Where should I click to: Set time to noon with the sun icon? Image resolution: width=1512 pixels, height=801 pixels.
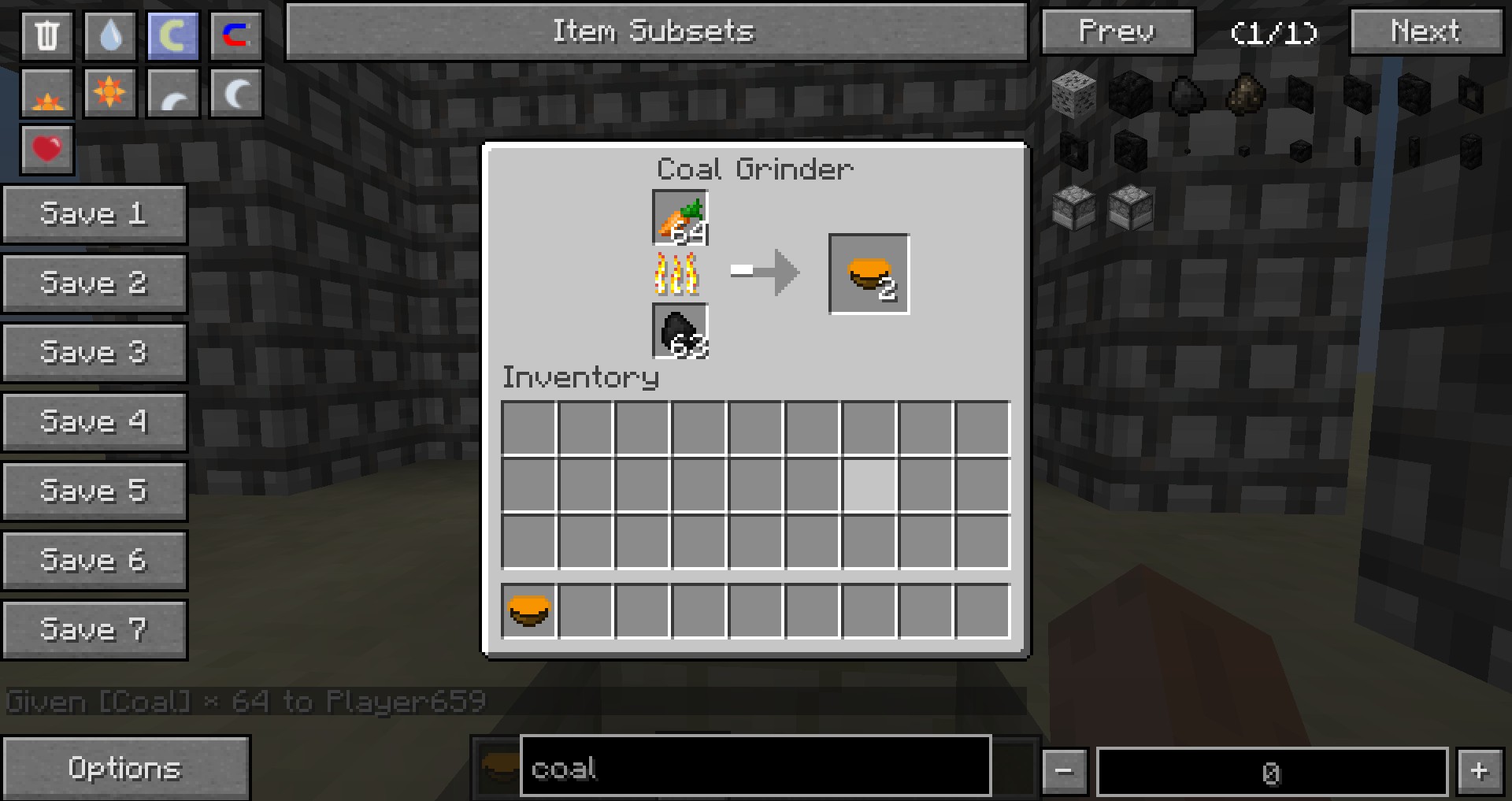[x=109, y=93]
